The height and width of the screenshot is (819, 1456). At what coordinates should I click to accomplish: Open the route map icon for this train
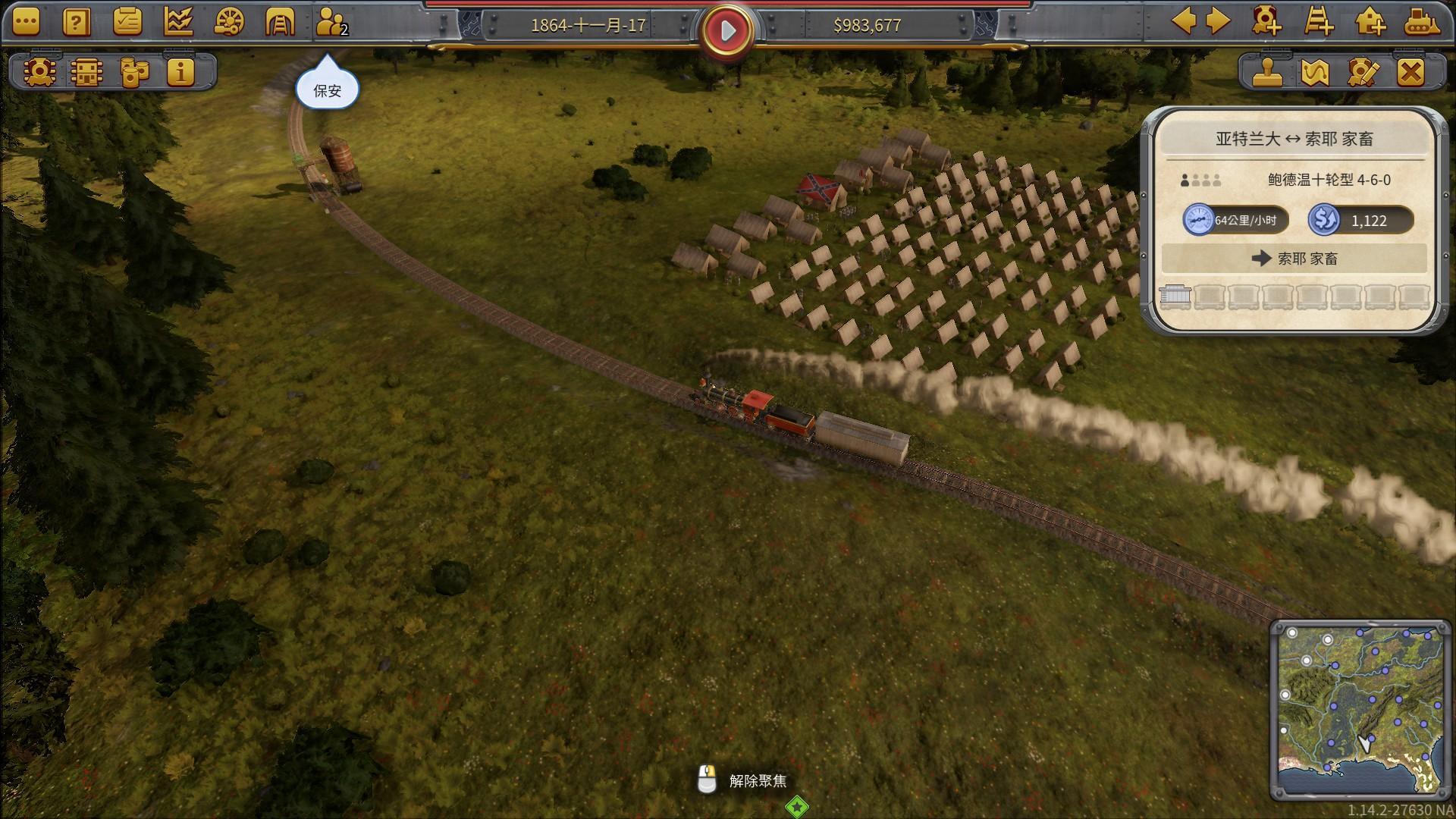click(1315, 73)
